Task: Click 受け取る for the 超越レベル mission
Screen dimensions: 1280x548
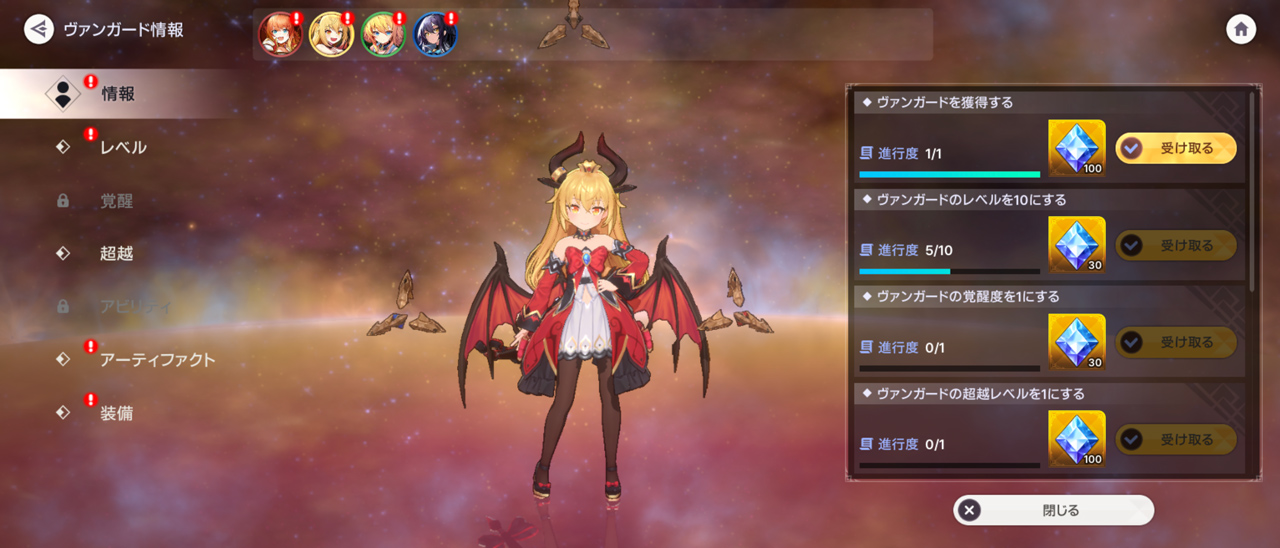Action: pos(1175,439)
